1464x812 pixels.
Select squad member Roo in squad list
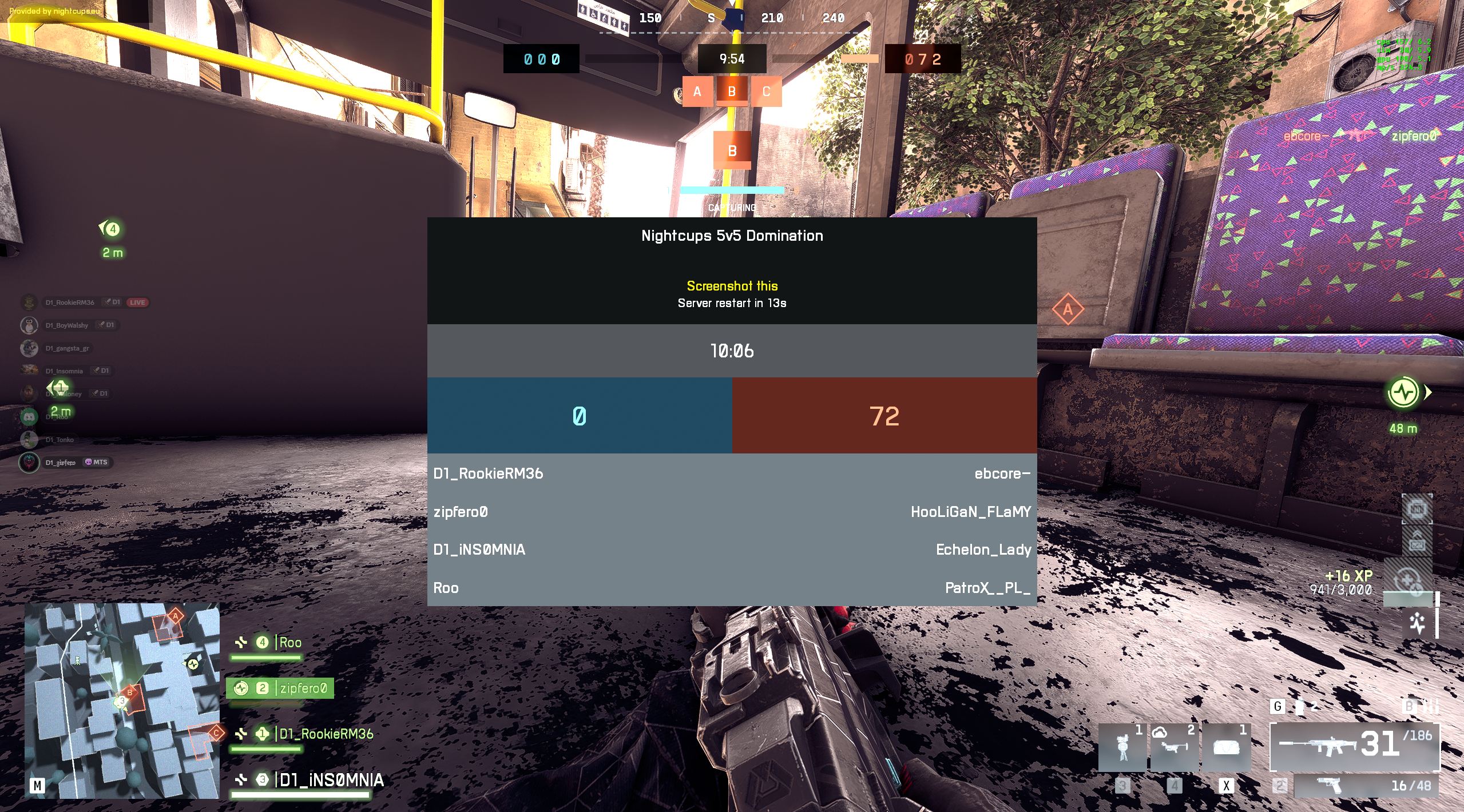coord(290,643)
